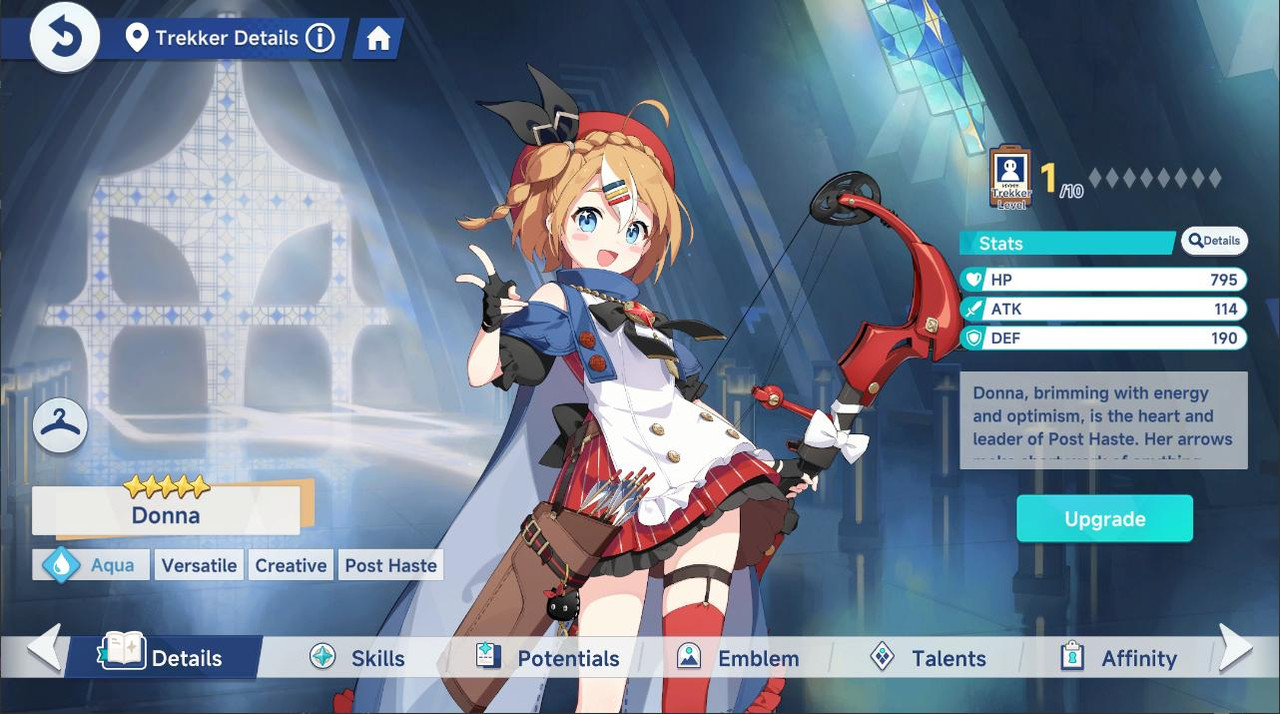1280x714 pixels.
Task: Open the Trekker Details info icon
Action: [319, 39]
